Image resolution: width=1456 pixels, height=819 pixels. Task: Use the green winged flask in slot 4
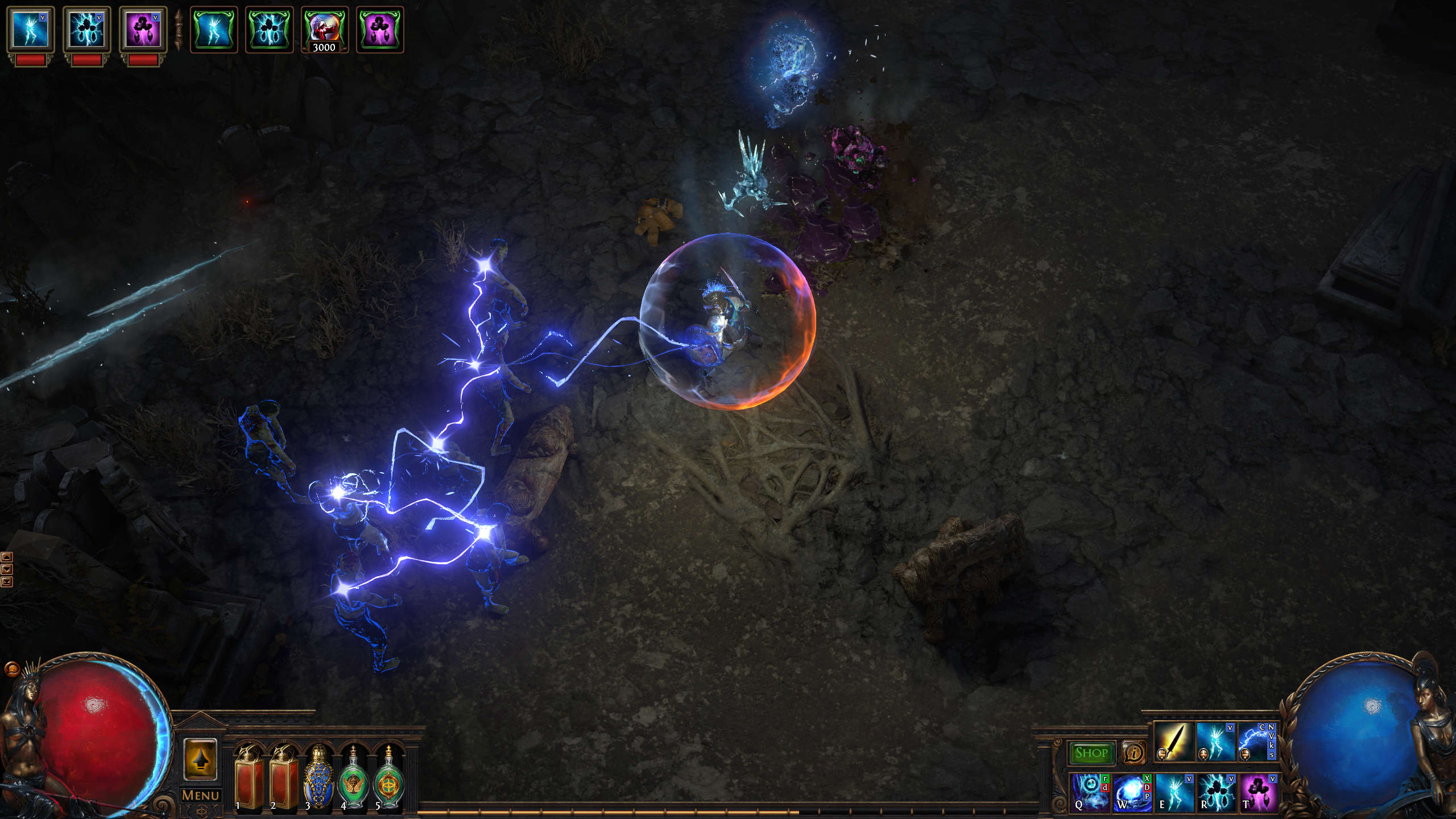point(353,778)
